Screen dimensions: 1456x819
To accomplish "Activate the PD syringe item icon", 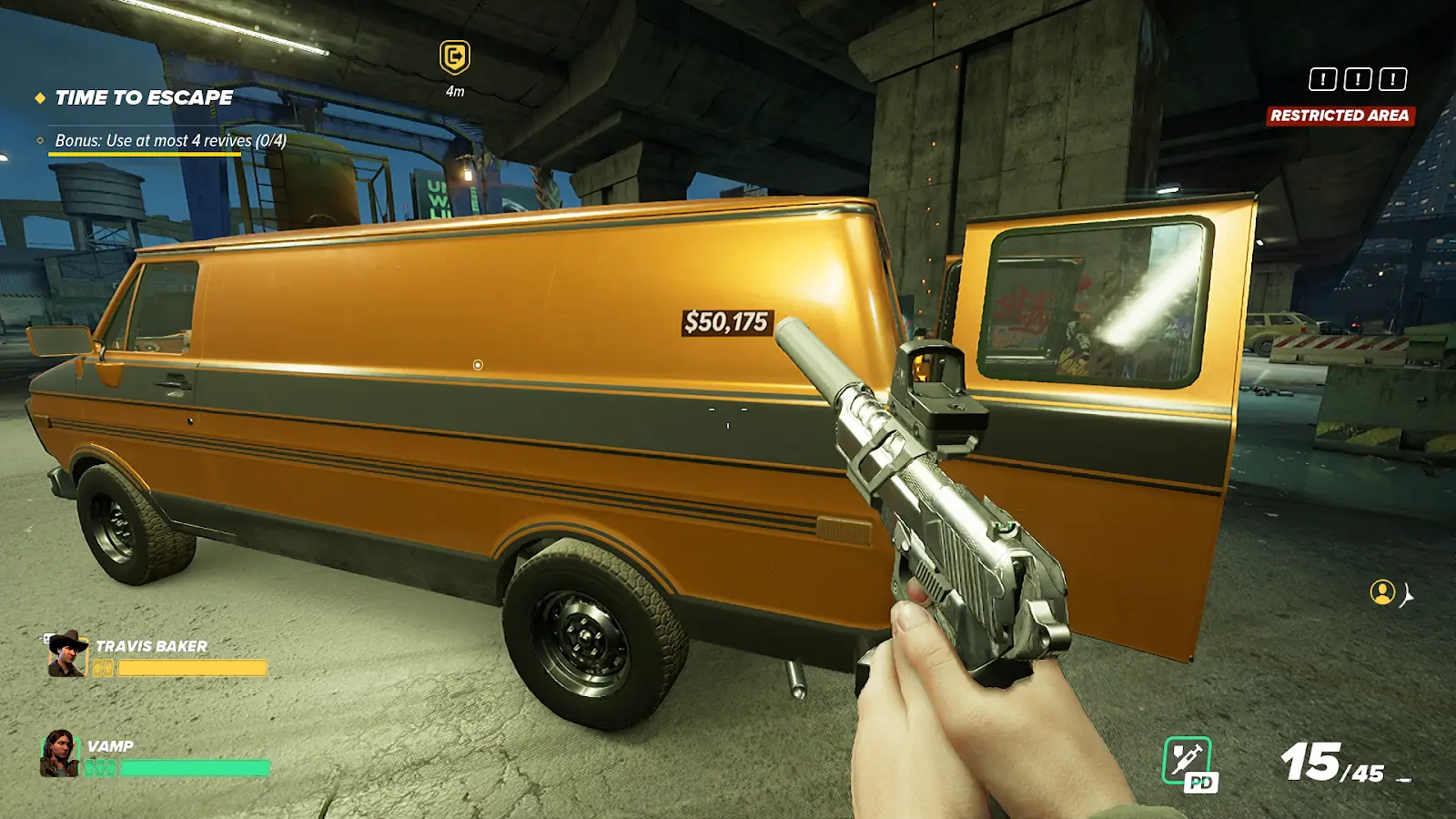I will pos(1188,762).
